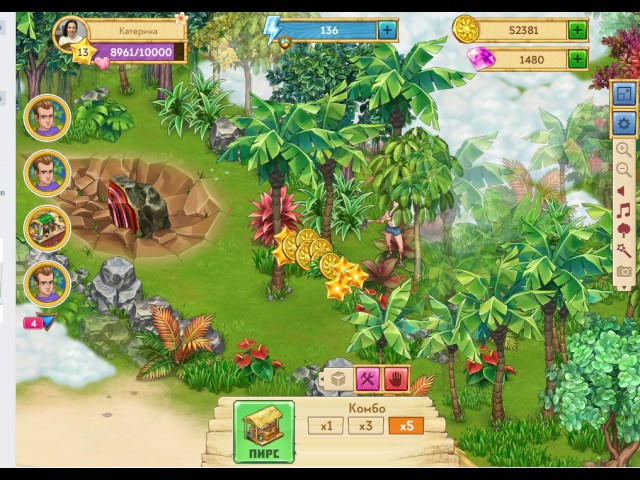Toggle fullscreen mode
The width and height of the screenshot is (640, 480).
(624, 95)
